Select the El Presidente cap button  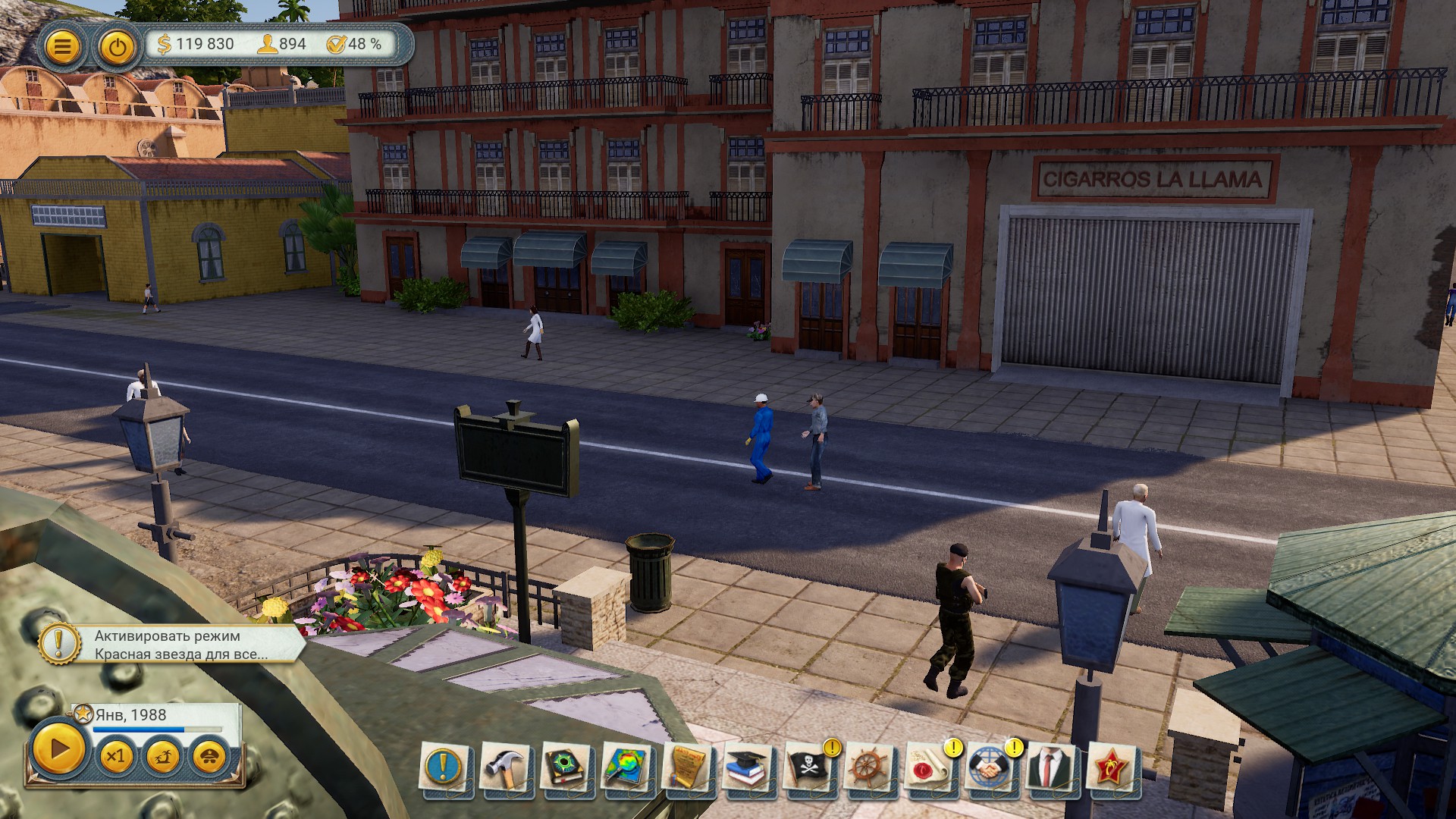point(209,756)
